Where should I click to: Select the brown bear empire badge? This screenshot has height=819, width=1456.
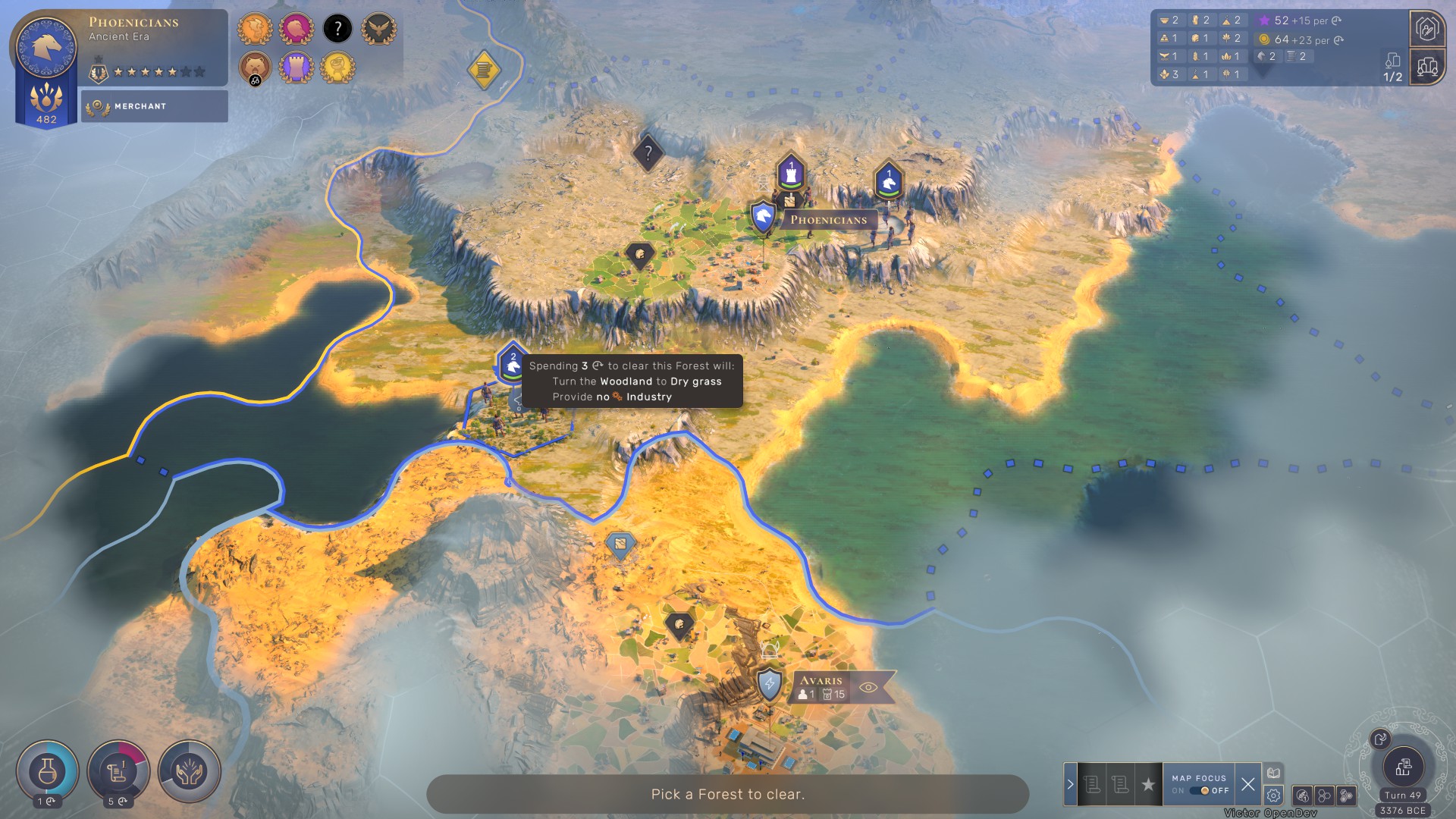[255, 68]
